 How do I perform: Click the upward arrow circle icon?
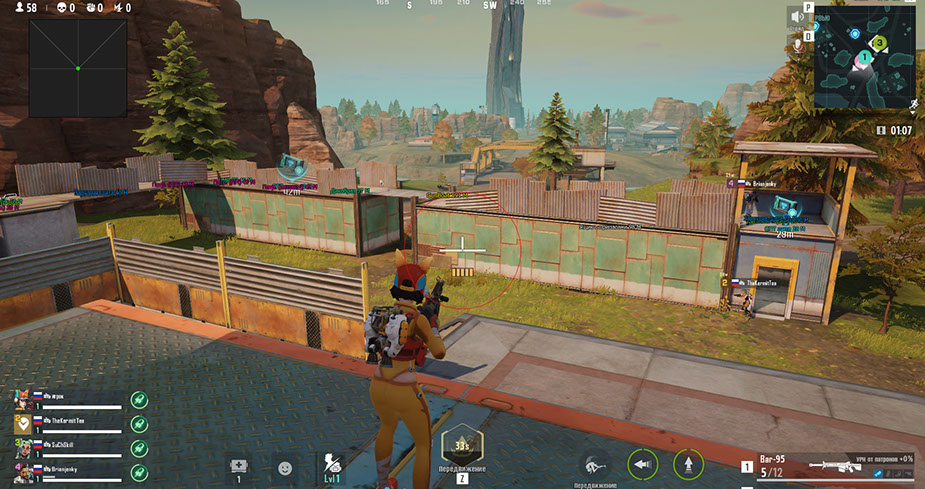(688, 464)
